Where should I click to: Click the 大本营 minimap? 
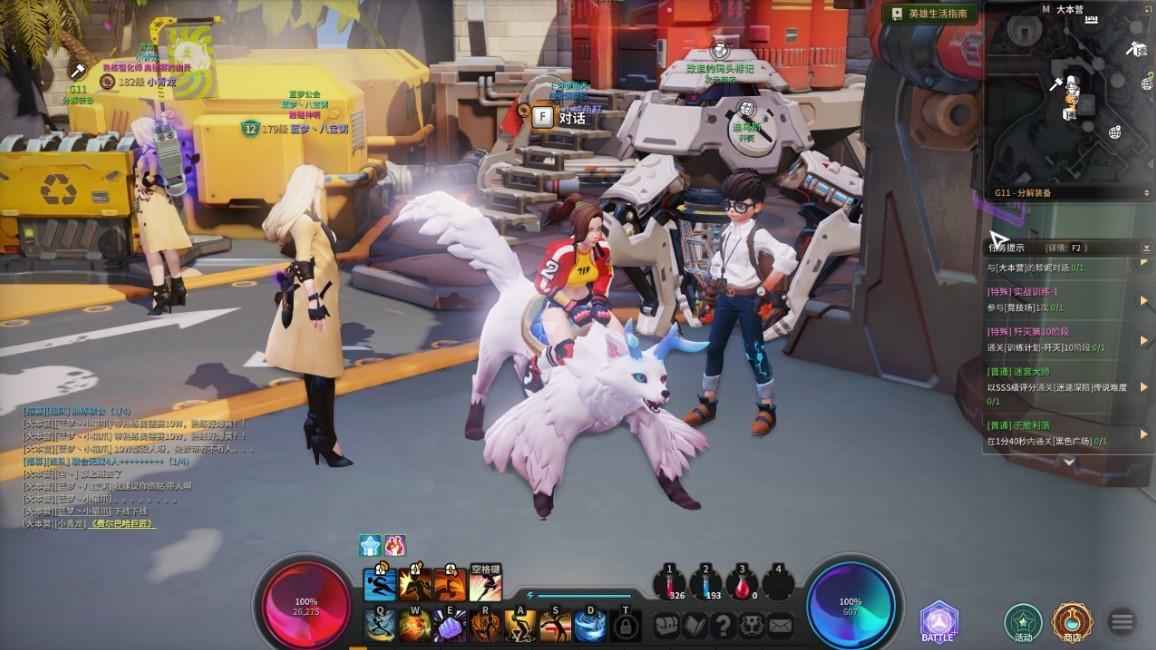tap(1069, 97)
